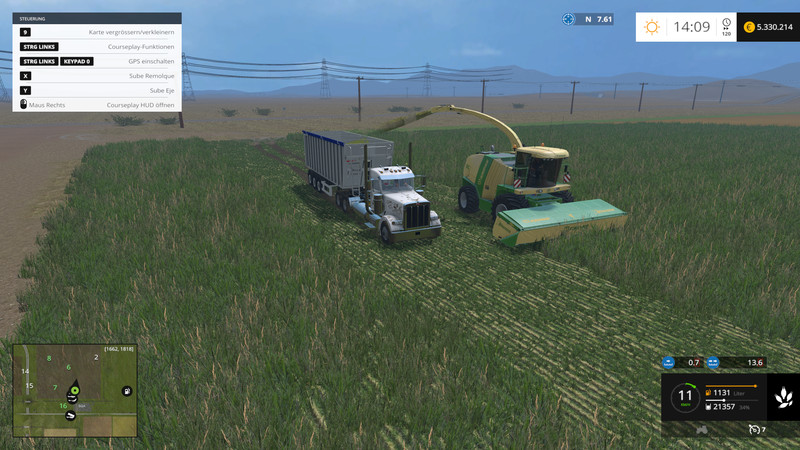
Task: Select field number 2 on the minimap
Action: tap(96, 357)
